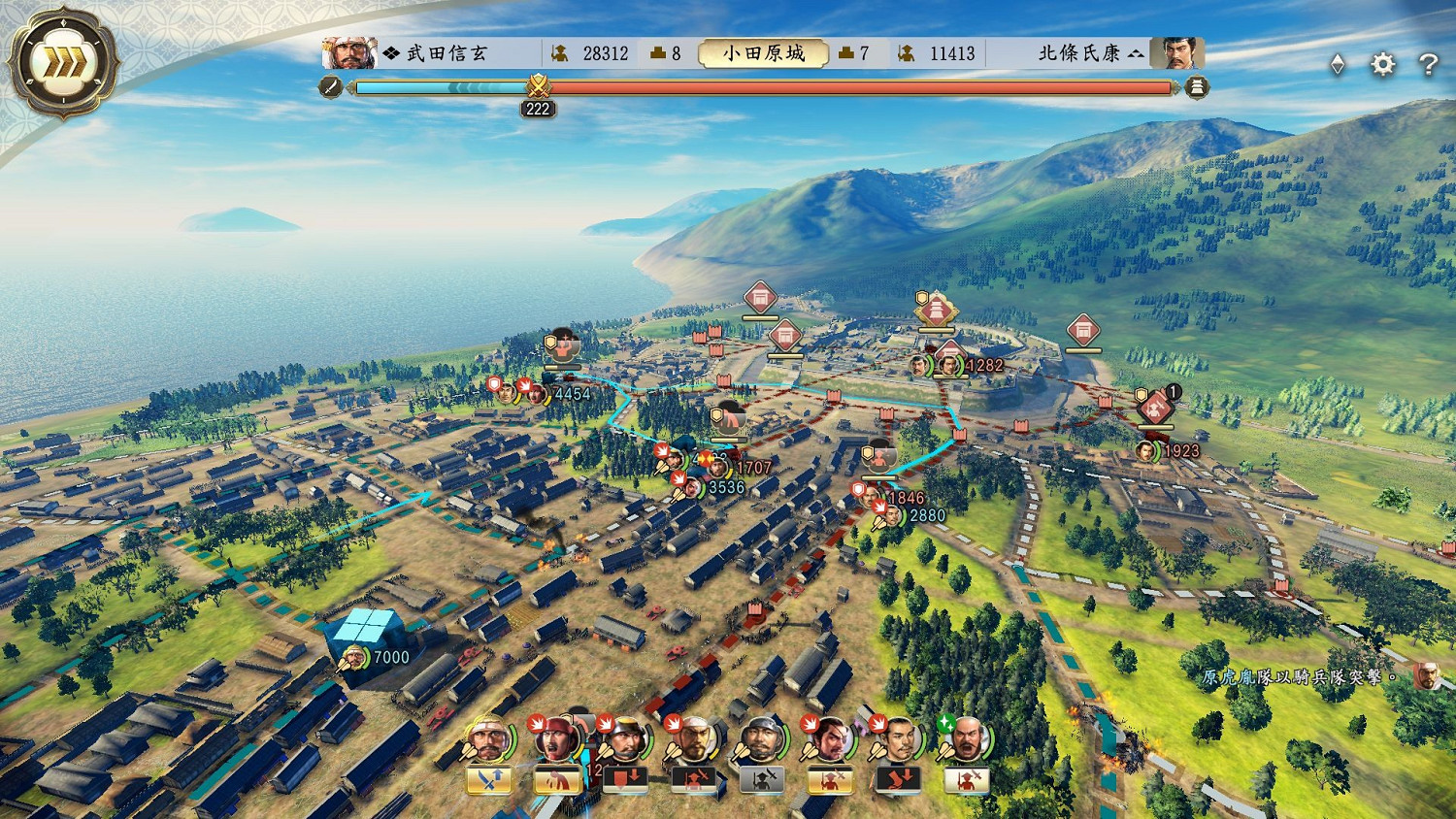Viewport: 1456px width, 819px height.
Task: Click the triple-arrow battle speed button
Action: coord(61,64)
